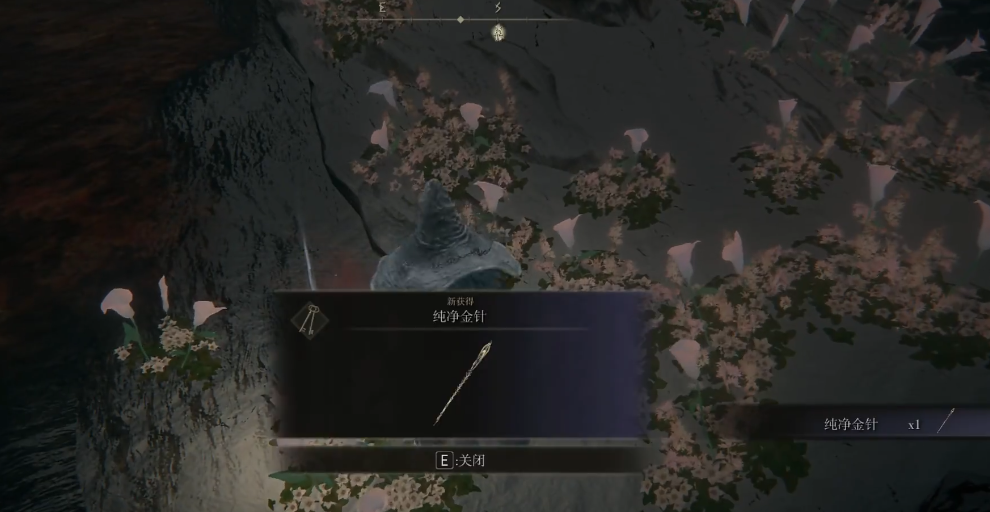Click the 纯净金针 needle image in popup
Viewport: 990px width, 512px height.
tap(462, 382)
